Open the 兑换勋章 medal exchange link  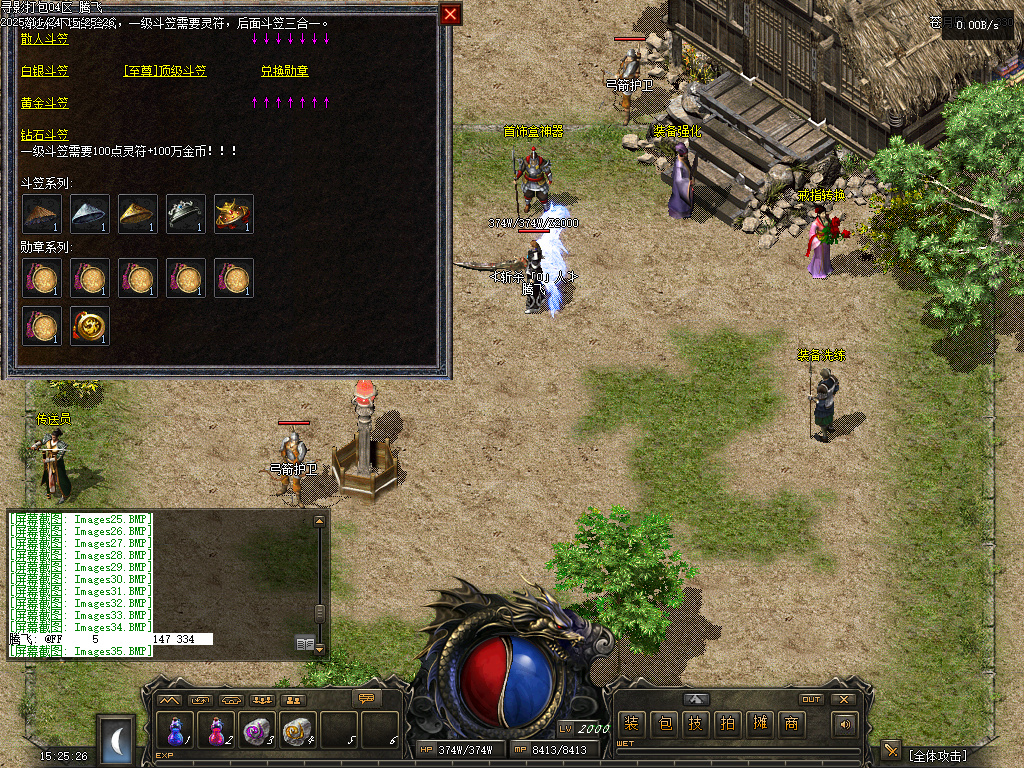tap(284, 71)
